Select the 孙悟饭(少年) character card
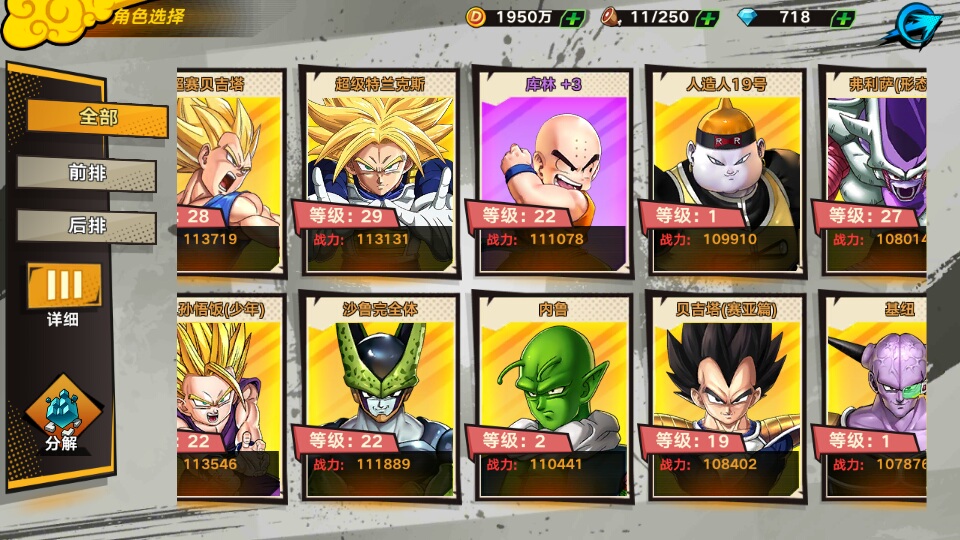Viewport: 960px width, 540px height. pos(230,397)
